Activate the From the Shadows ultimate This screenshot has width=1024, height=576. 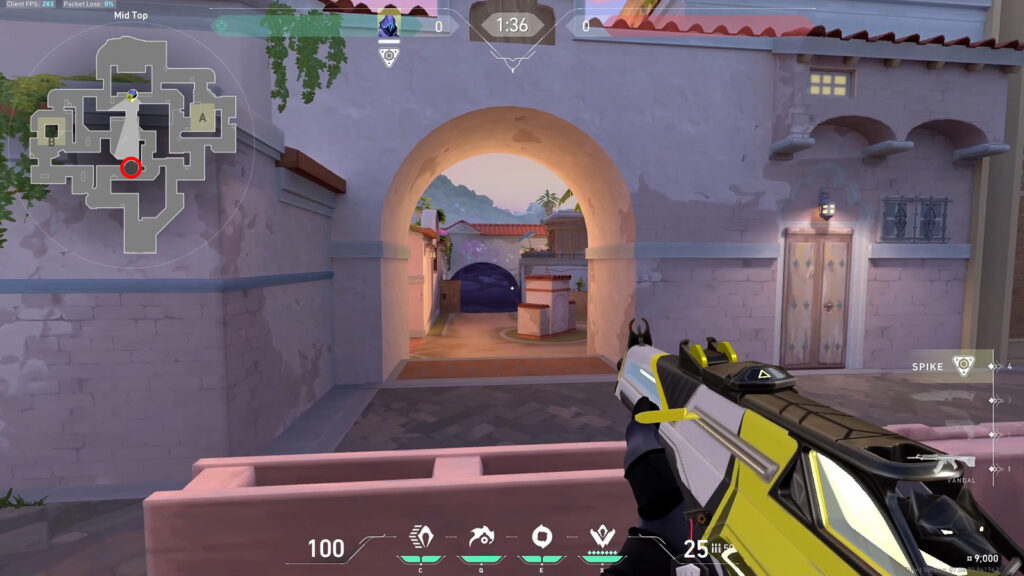pos(603,535)
